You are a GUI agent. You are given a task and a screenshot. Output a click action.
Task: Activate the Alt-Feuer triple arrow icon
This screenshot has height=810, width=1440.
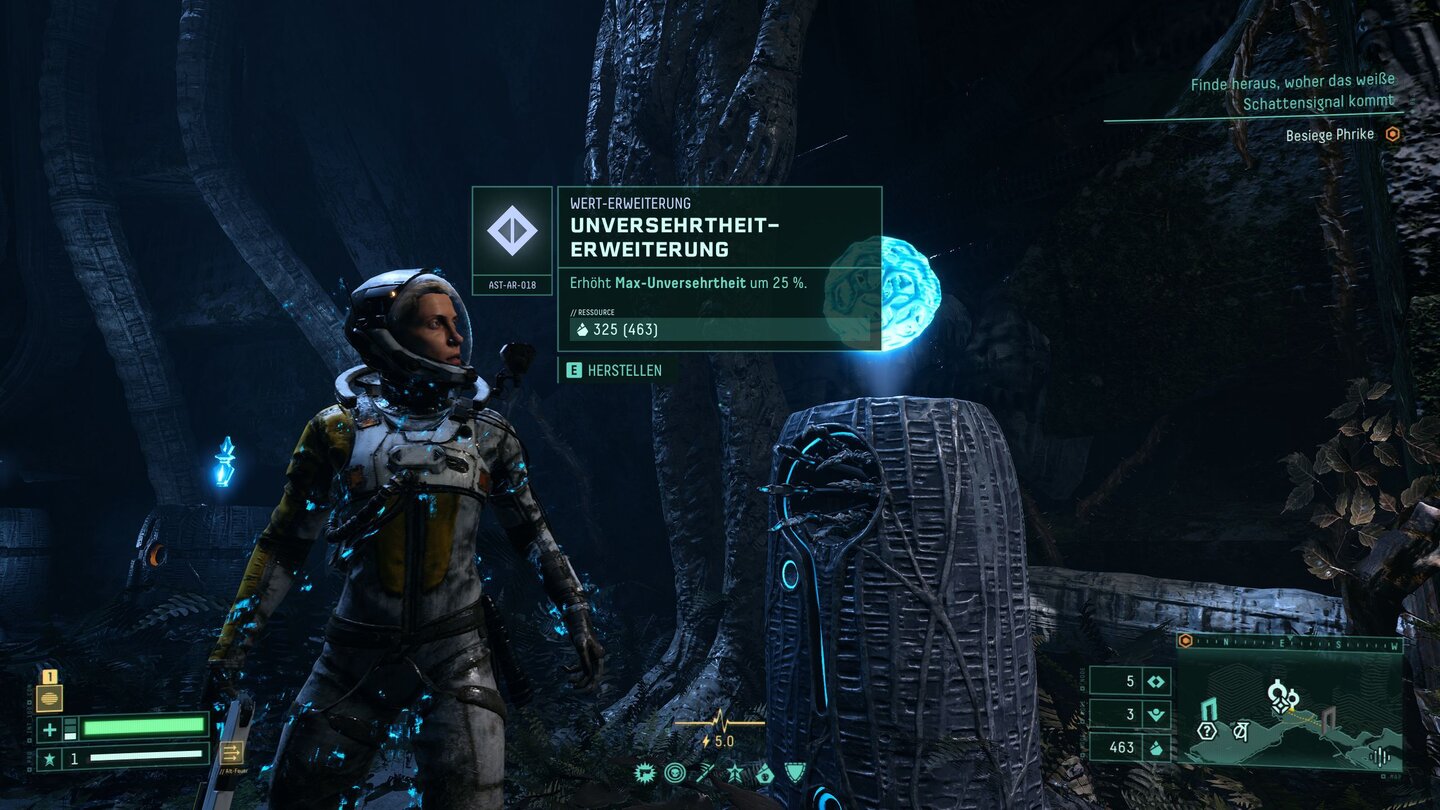(x=232, y=752)
